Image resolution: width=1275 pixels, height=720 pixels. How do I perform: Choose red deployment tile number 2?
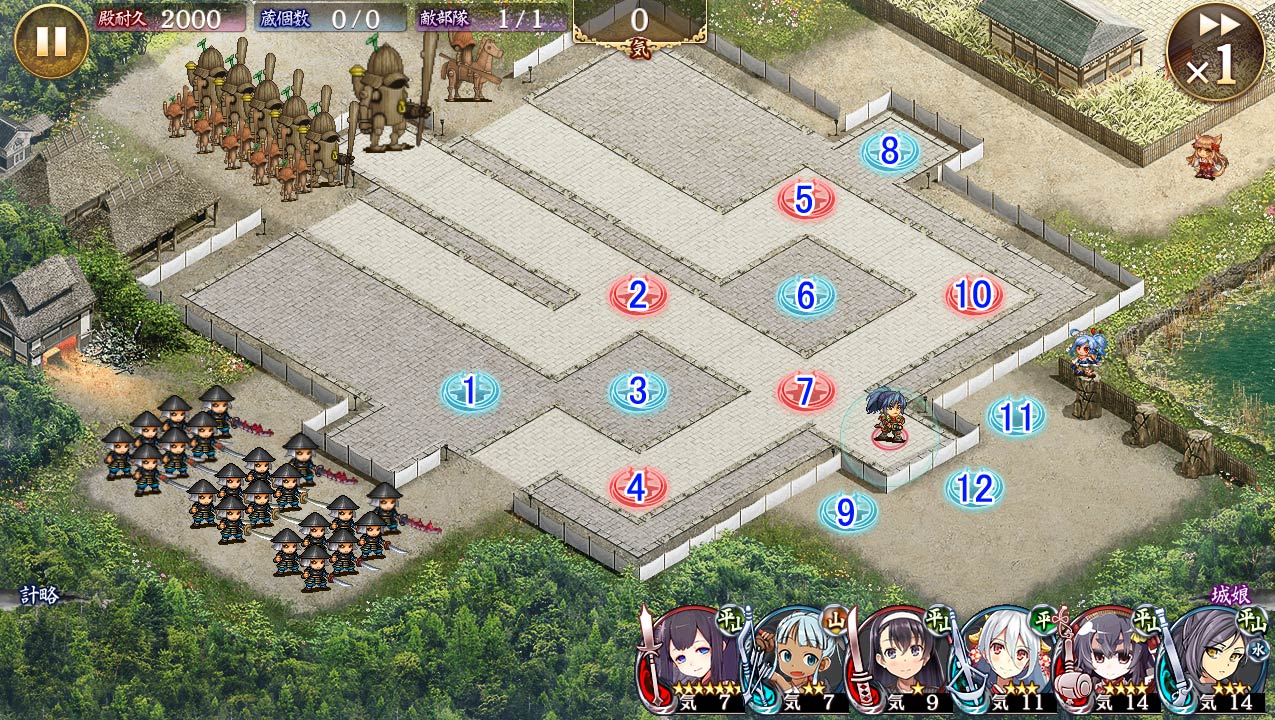(638, 295)
